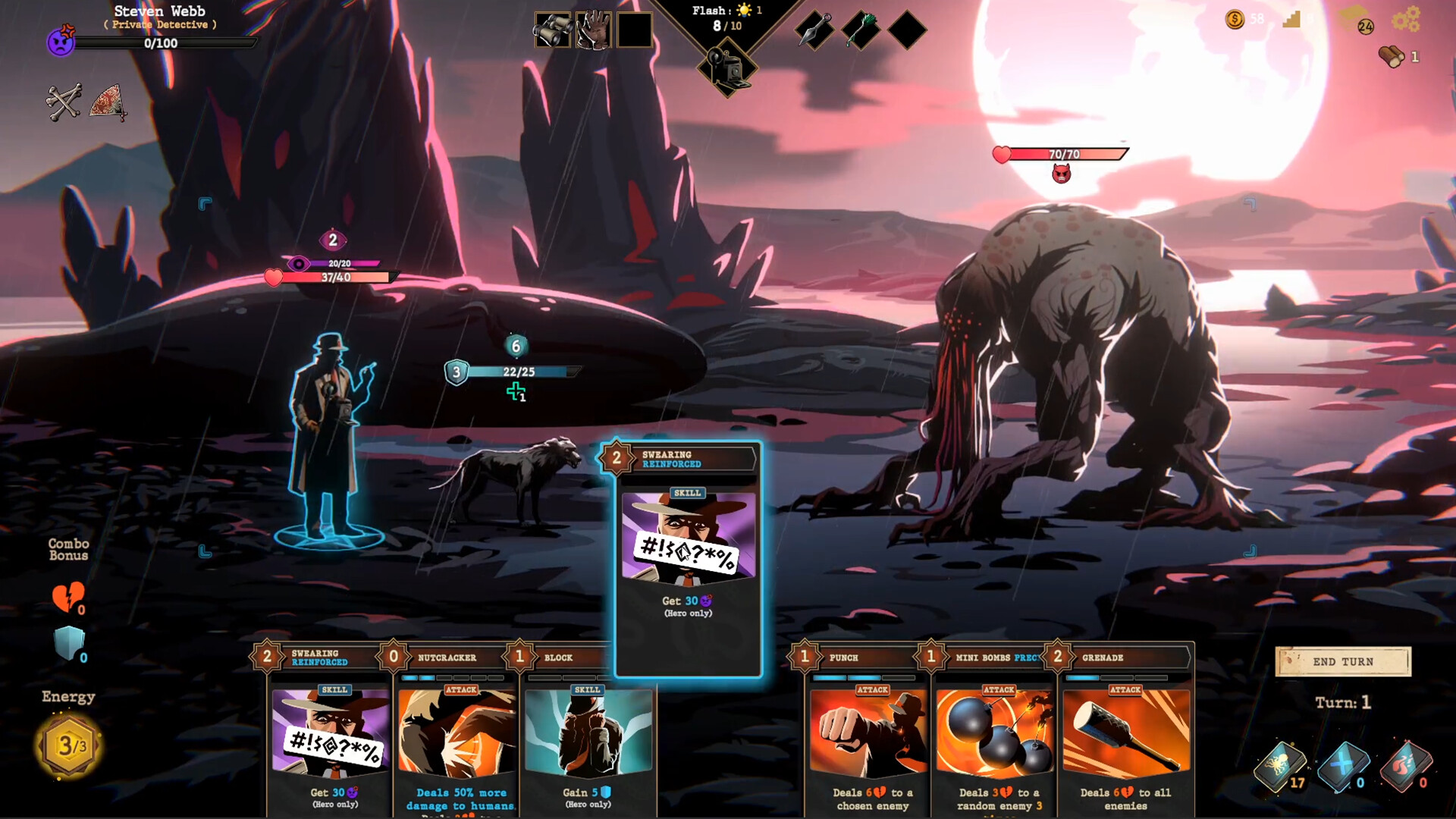Click the enemy's 70/70 health bar
The image size is (1456, 819).
click(1062, 155)
